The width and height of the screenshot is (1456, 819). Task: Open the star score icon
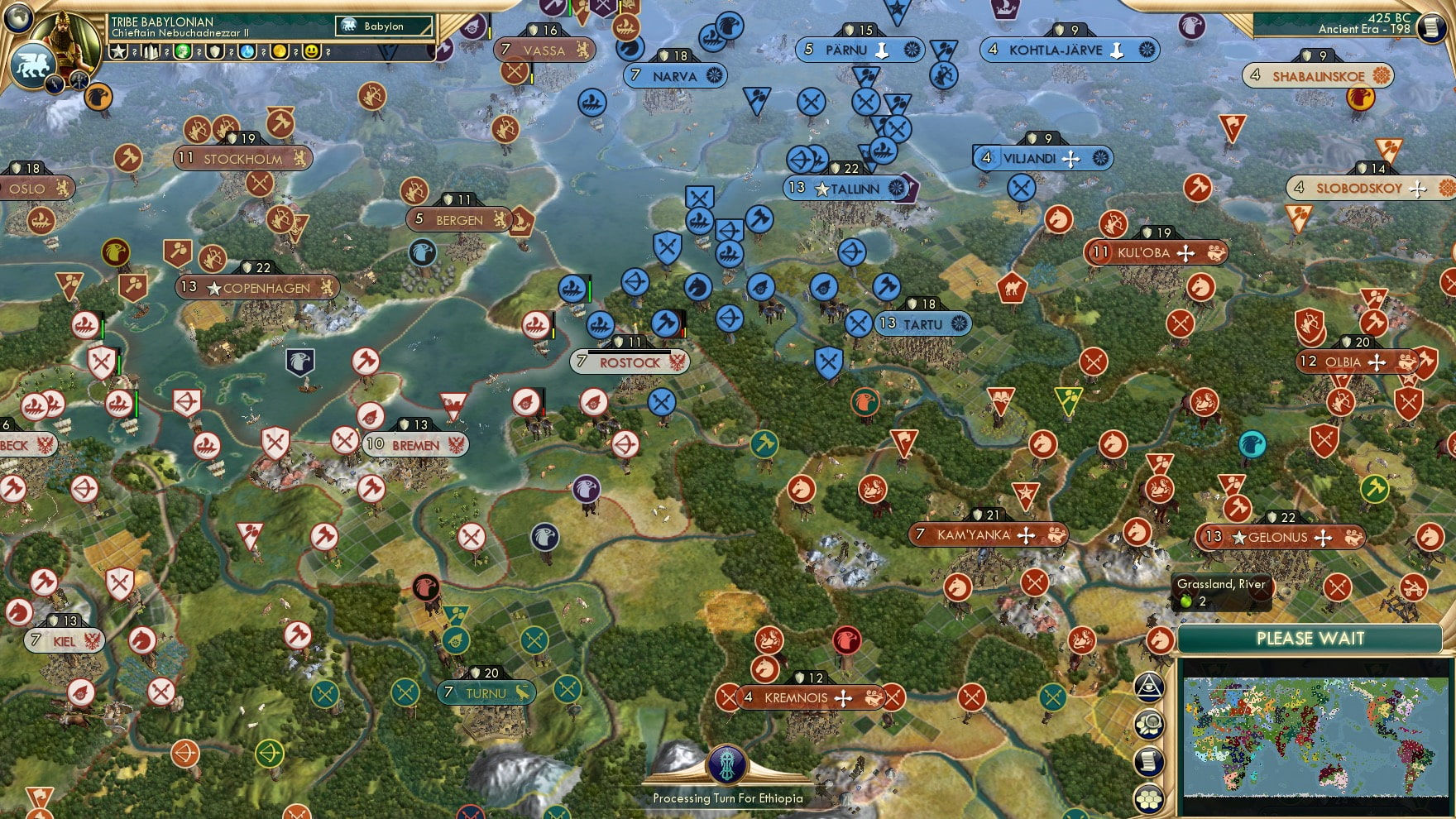tap(119, 51)
